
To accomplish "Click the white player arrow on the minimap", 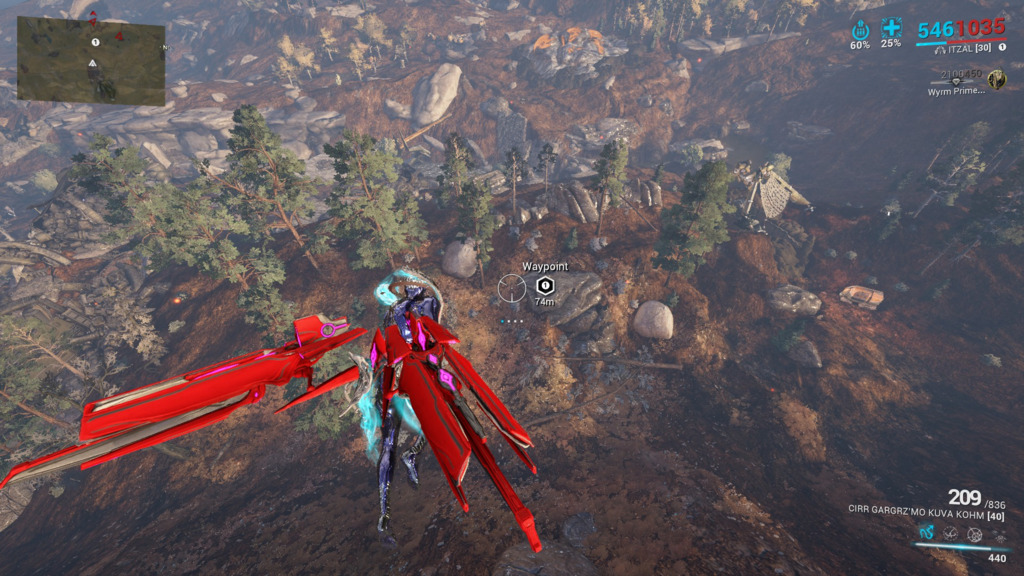I will pyautogui.click(x=93, y=63).
